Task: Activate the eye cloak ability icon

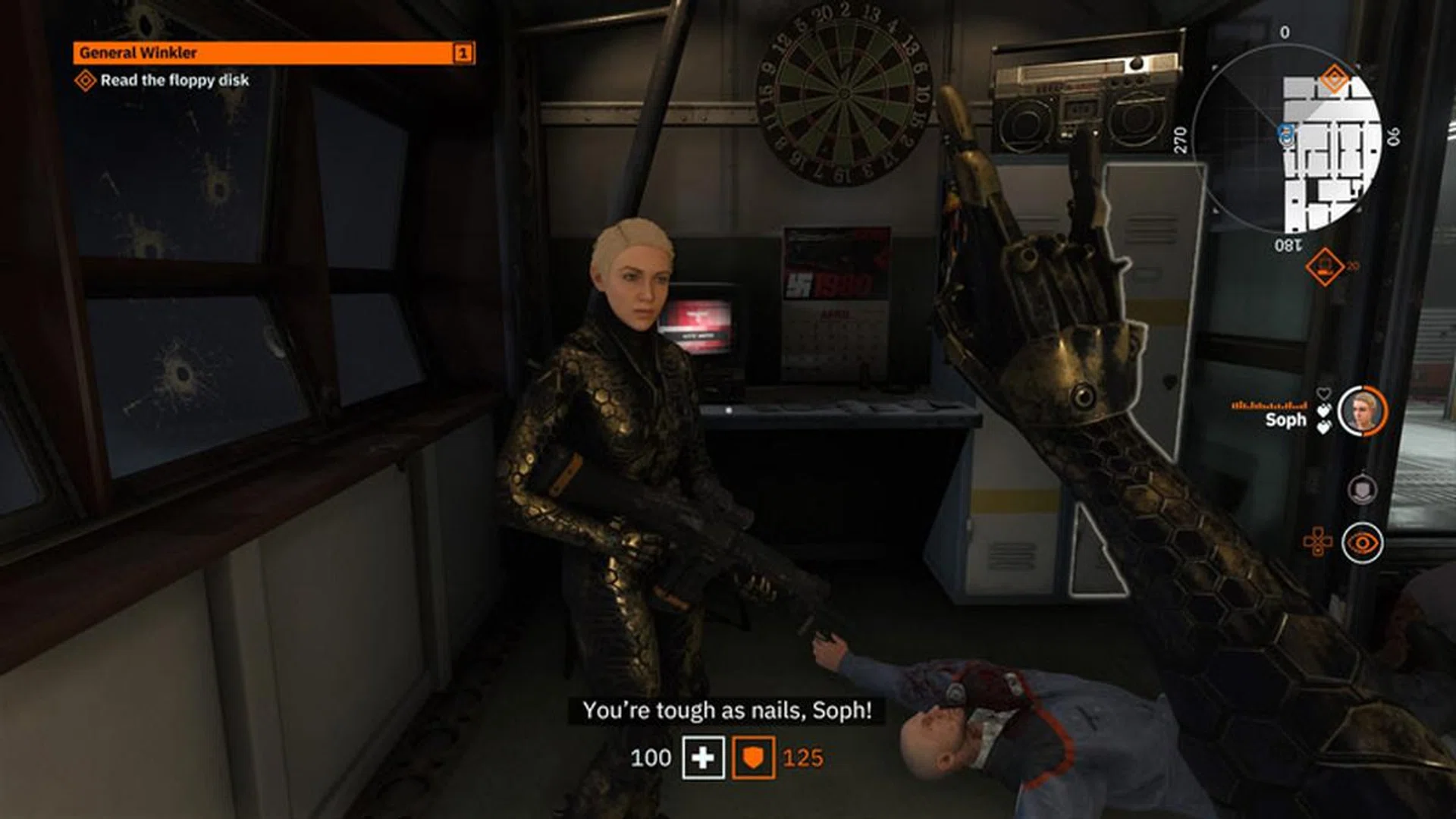Action: (1362, 543)
